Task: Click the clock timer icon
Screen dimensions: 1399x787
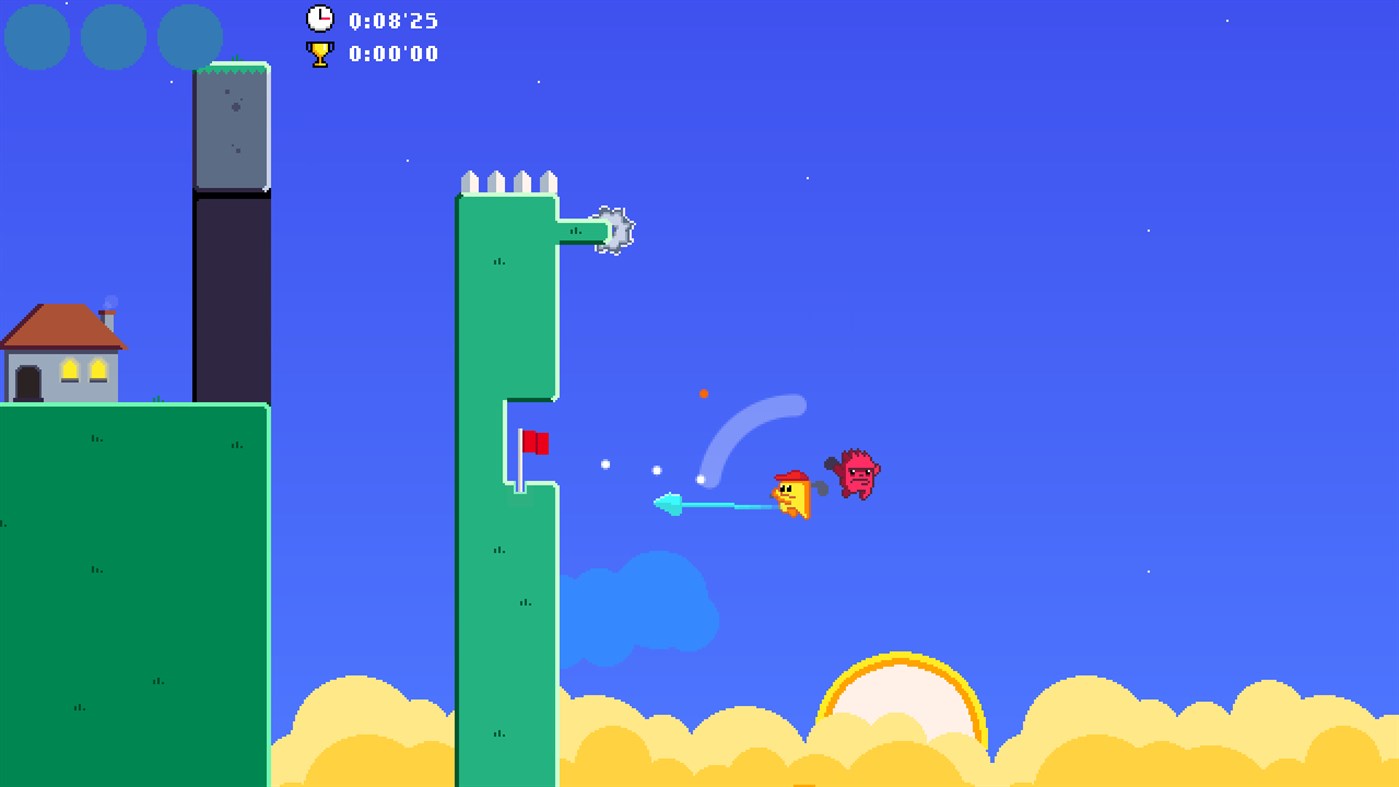Action: (320, 18)
